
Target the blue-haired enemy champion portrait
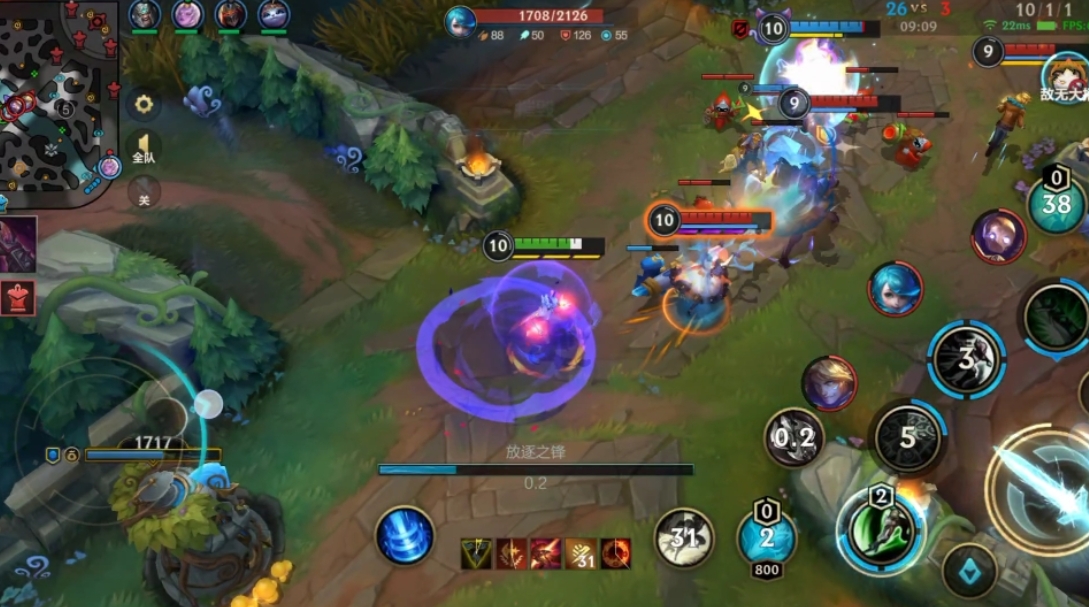(895, 289)
